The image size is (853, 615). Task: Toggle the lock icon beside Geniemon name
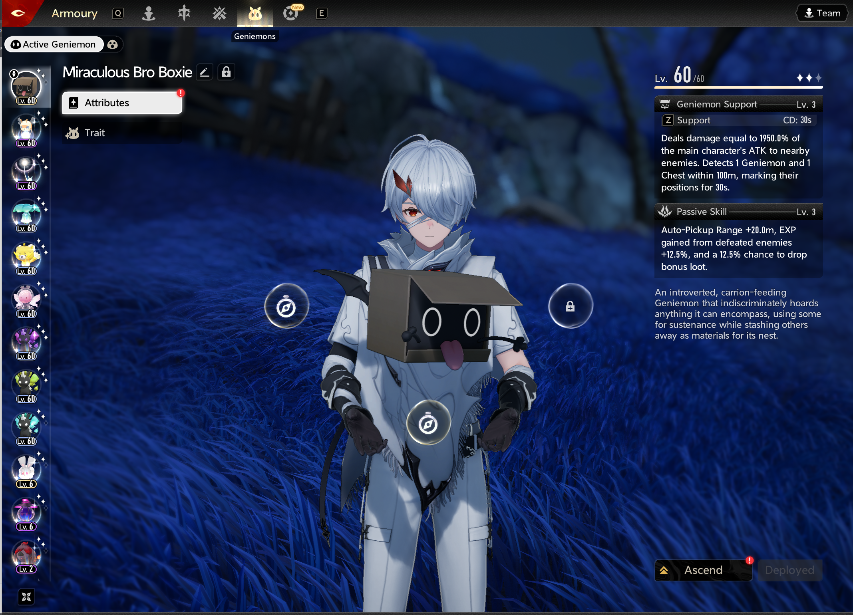[x=226, y=72]
